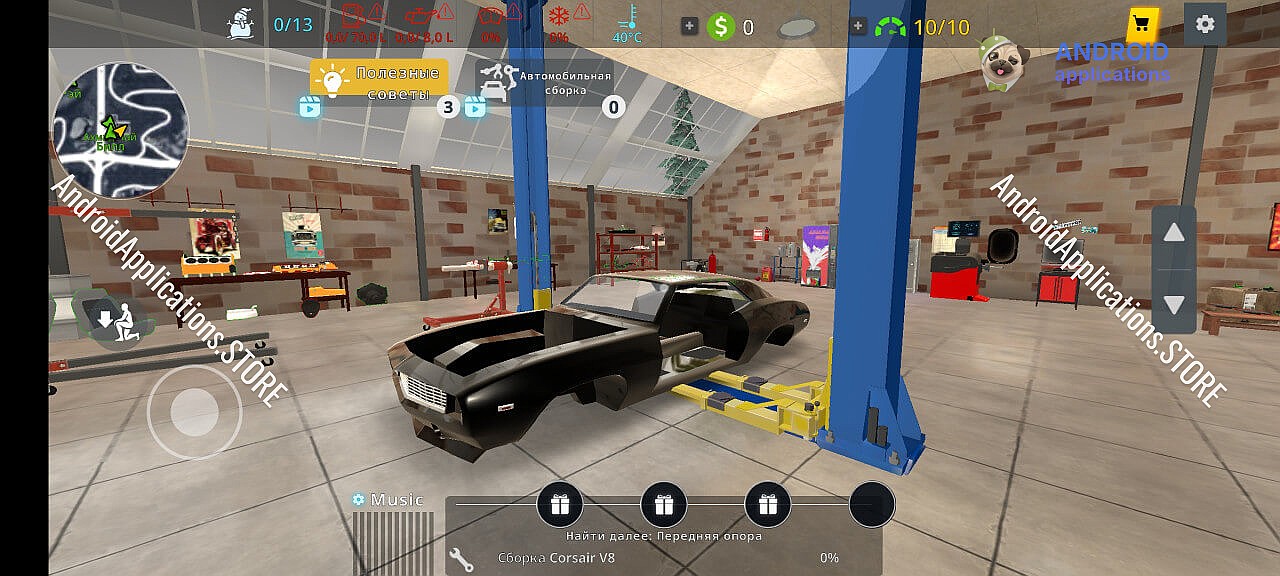Tap the down arrow button

pos(1174,304)
